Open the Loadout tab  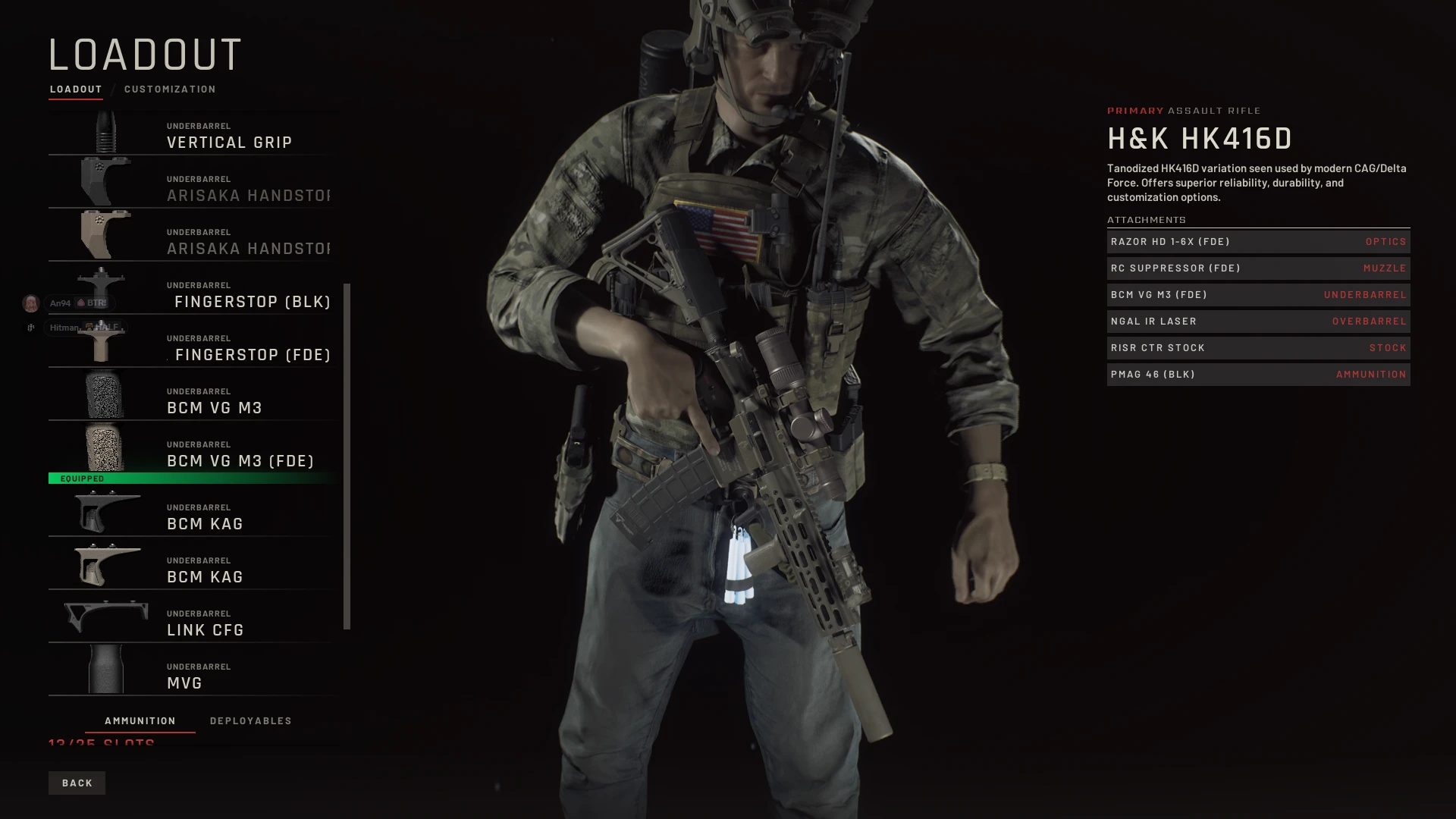(x=76, y=89)
